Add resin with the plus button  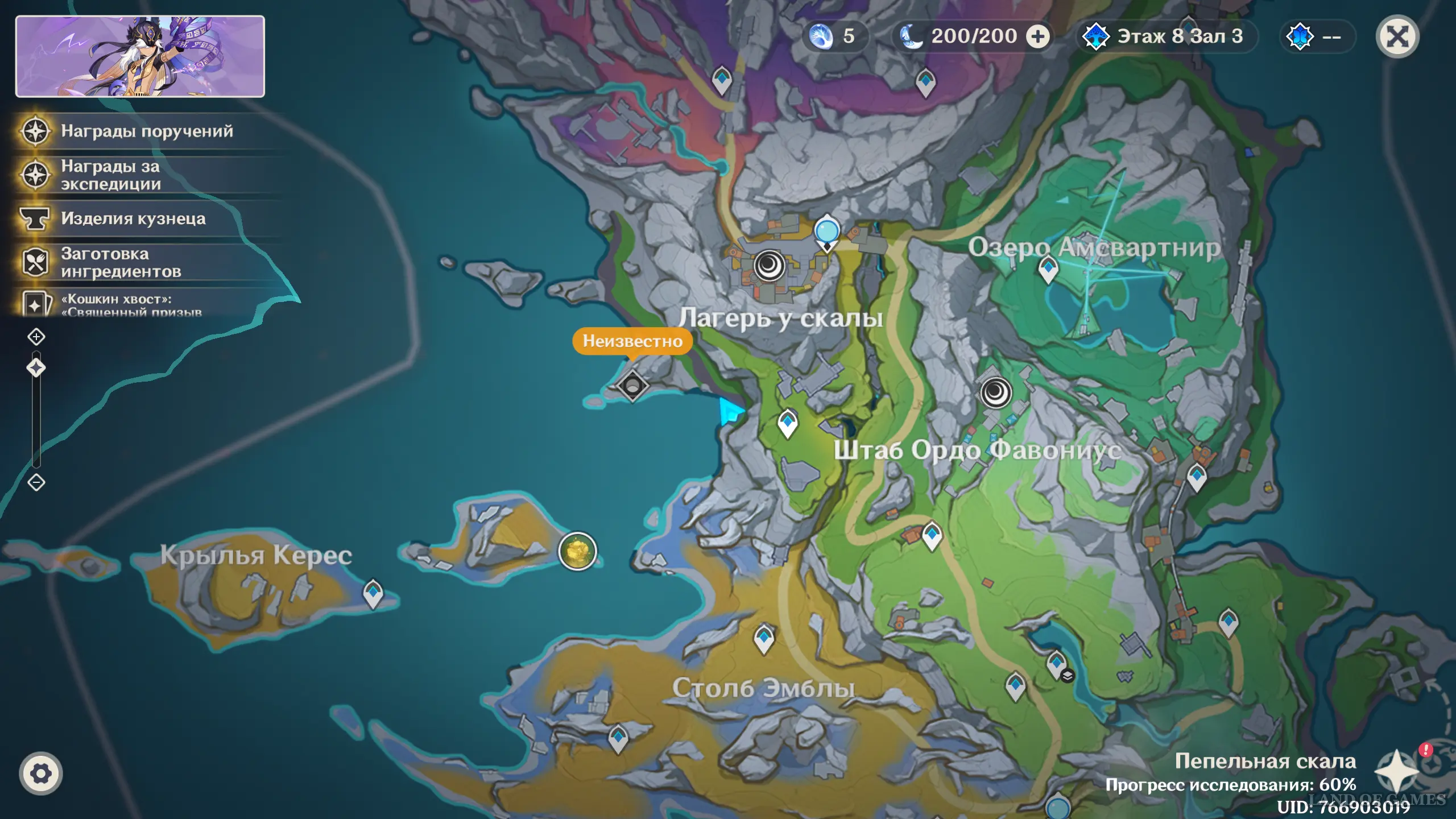point(1038,37)
